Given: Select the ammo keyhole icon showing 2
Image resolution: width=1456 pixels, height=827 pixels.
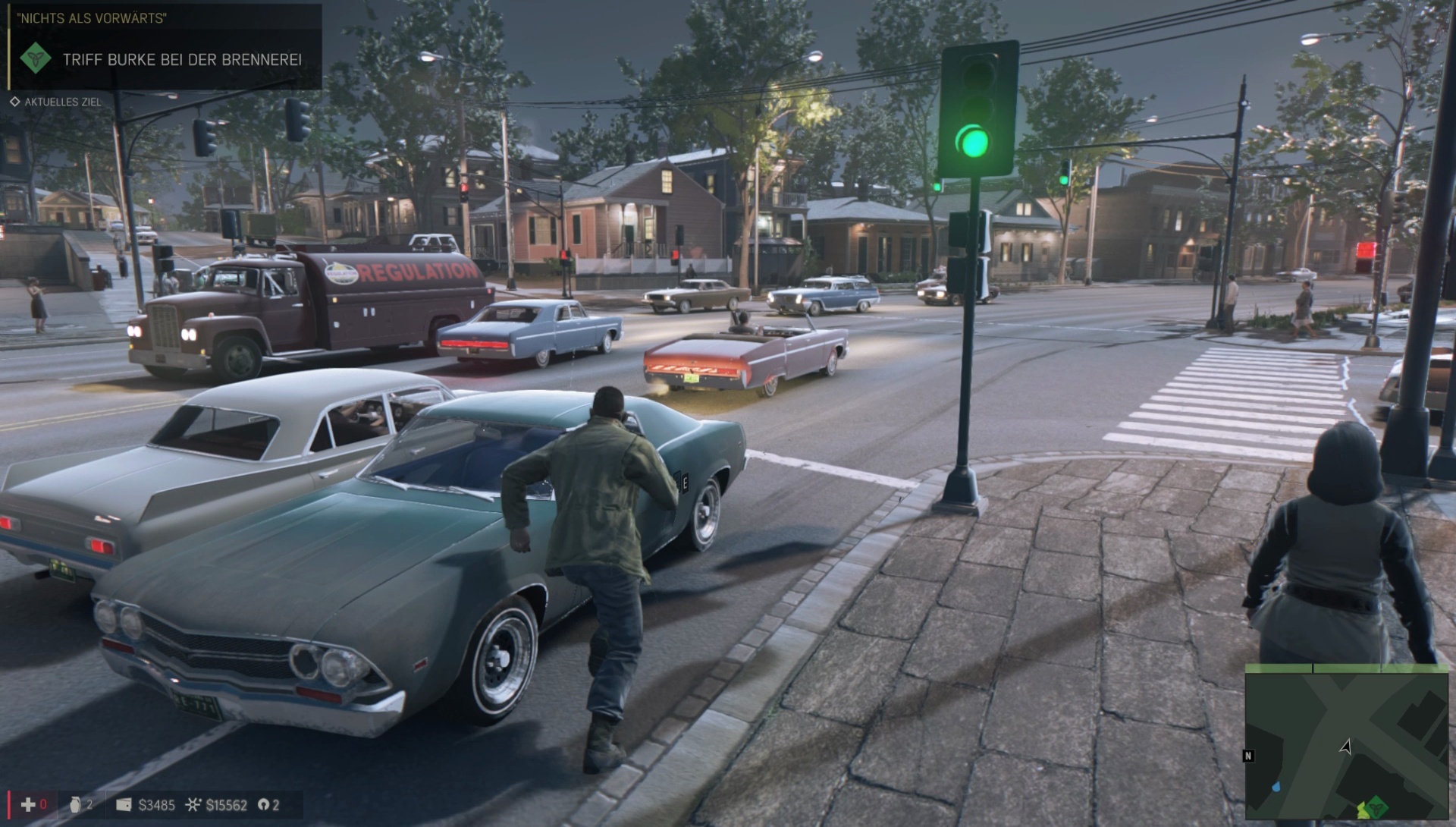Looking at the screenshot, I should (x=263, y=805).
